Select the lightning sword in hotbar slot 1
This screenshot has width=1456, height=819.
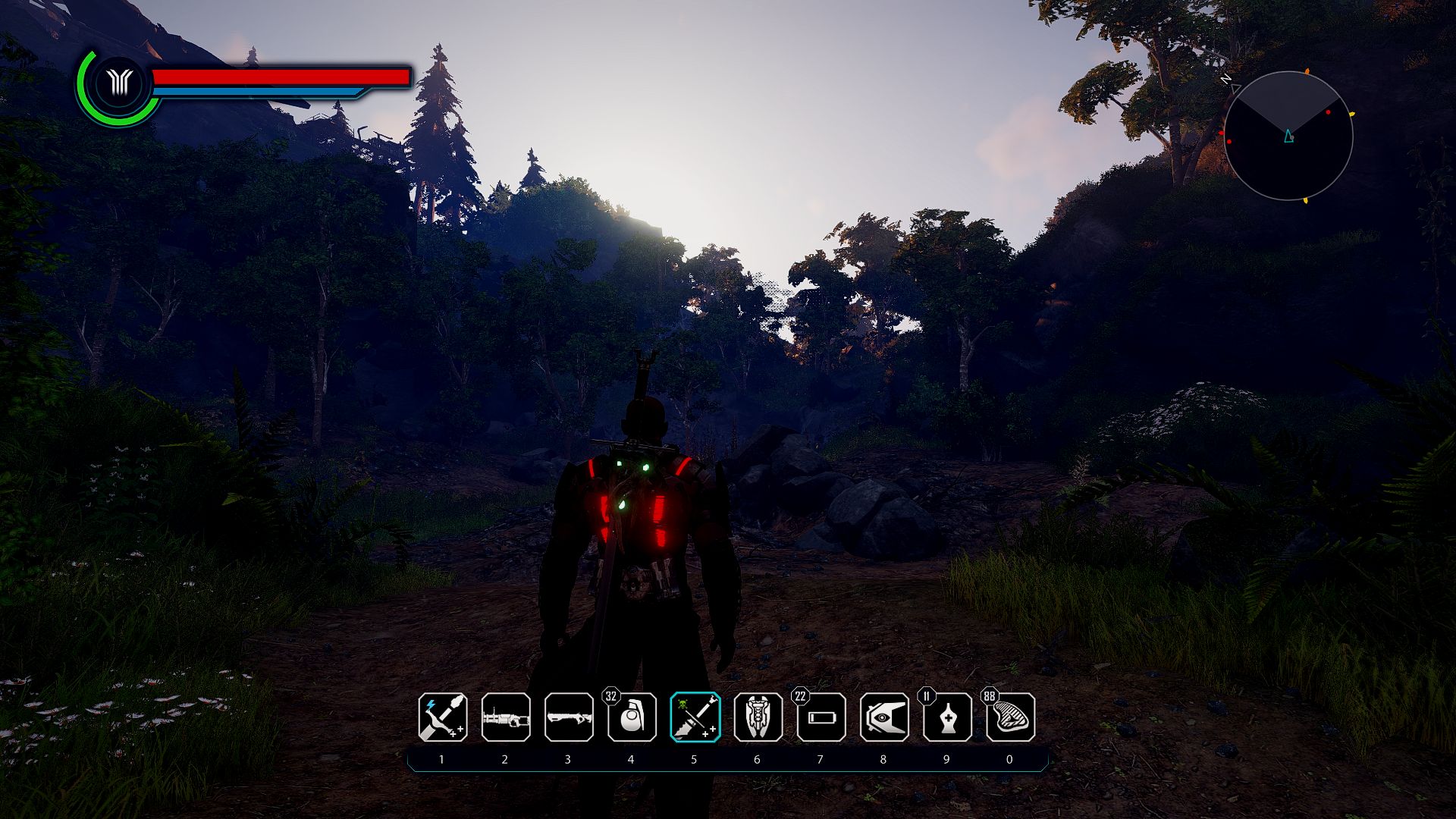point(443,717)
